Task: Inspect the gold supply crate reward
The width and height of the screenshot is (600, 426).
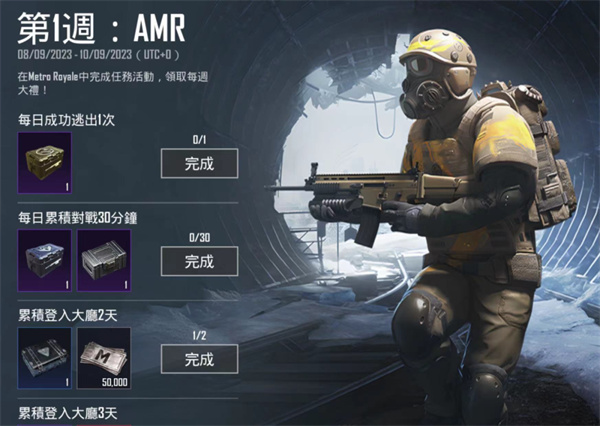Action: (x=44, y=162)
